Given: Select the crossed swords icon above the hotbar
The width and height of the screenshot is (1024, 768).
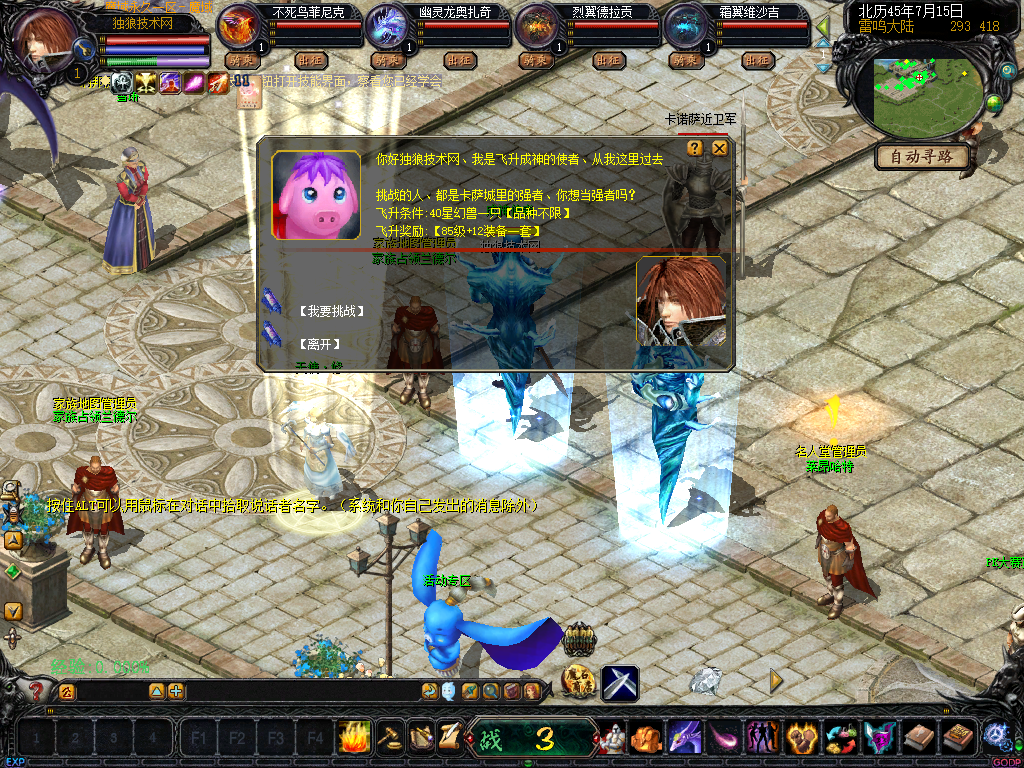Looking at the screenshot, I should 620,683.
